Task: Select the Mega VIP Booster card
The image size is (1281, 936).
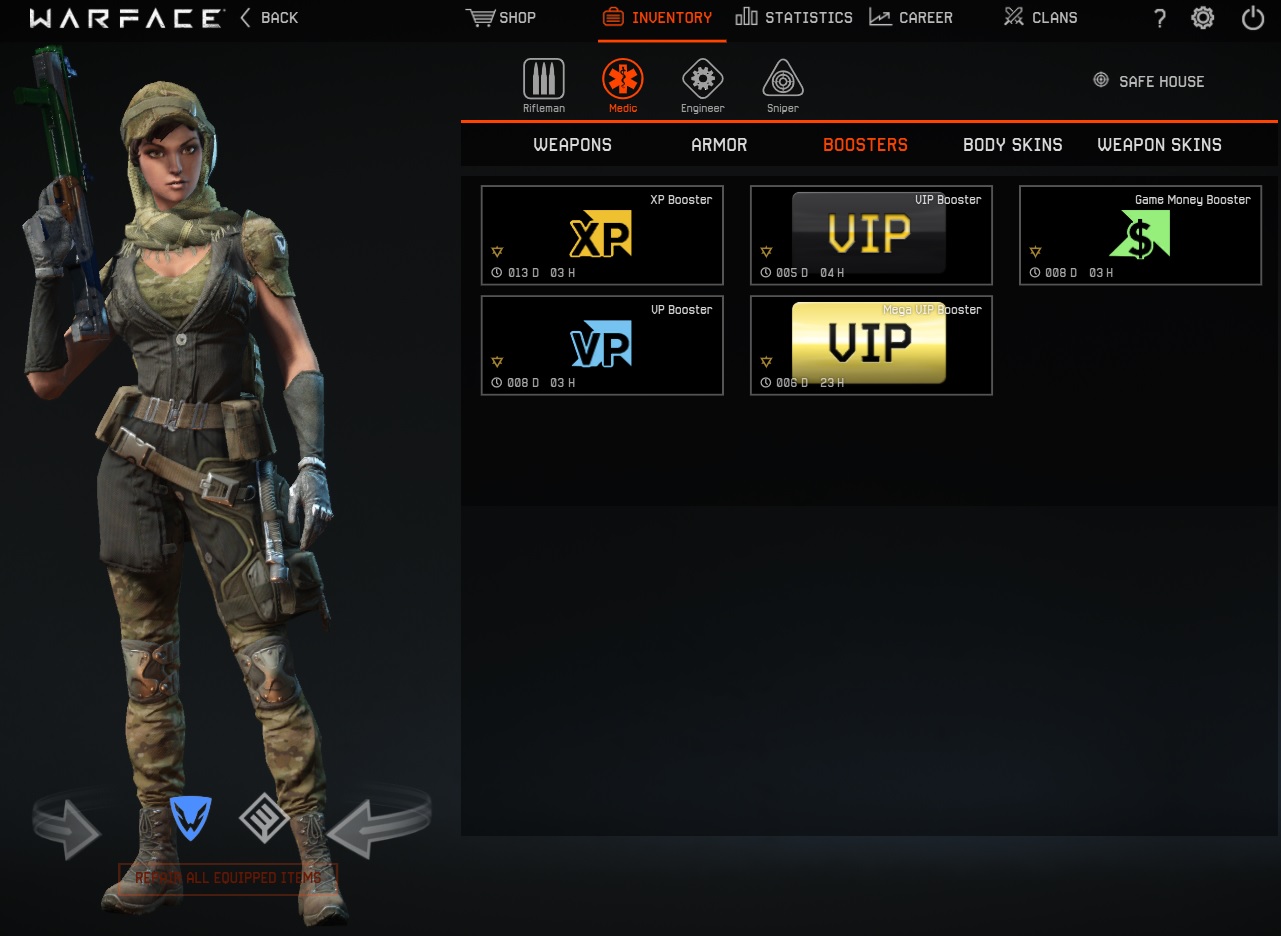Action: [x=870, y=345]
